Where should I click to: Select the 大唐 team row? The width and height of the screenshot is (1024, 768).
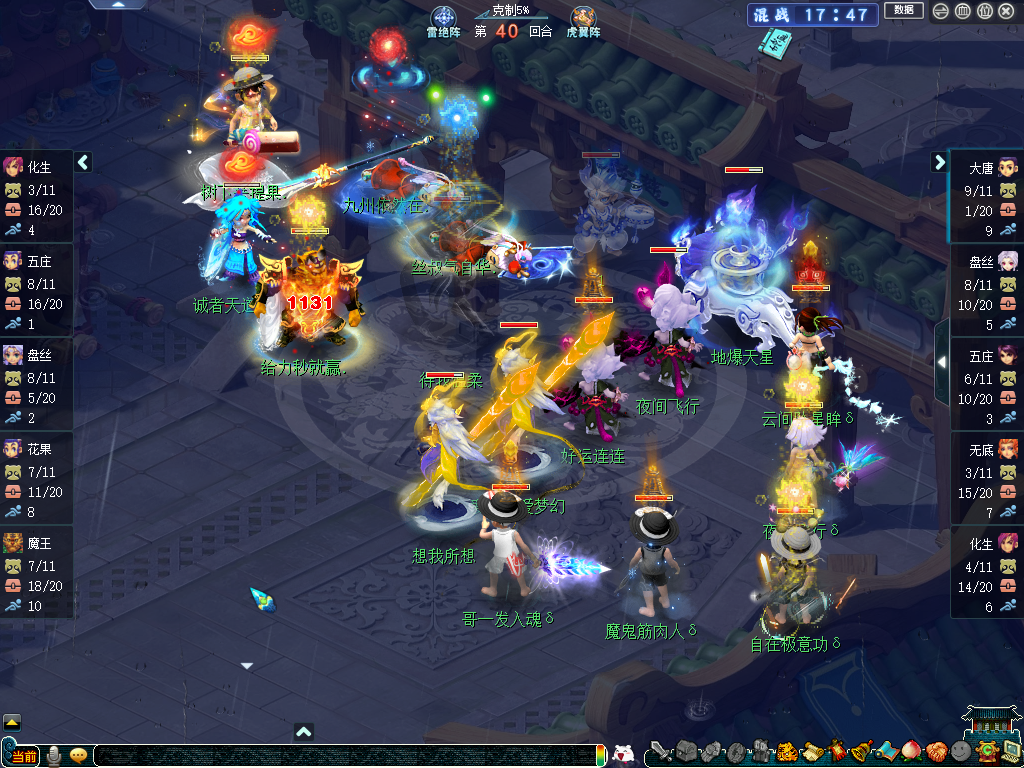pyautogui.click(x=986, y=196)
